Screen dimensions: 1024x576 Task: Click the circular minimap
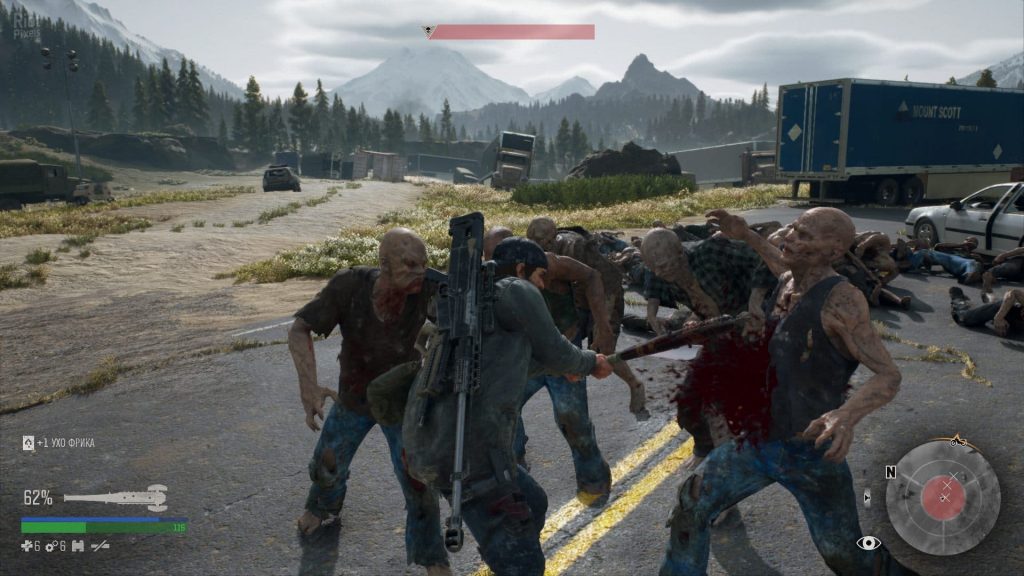[x=942, y=497]
